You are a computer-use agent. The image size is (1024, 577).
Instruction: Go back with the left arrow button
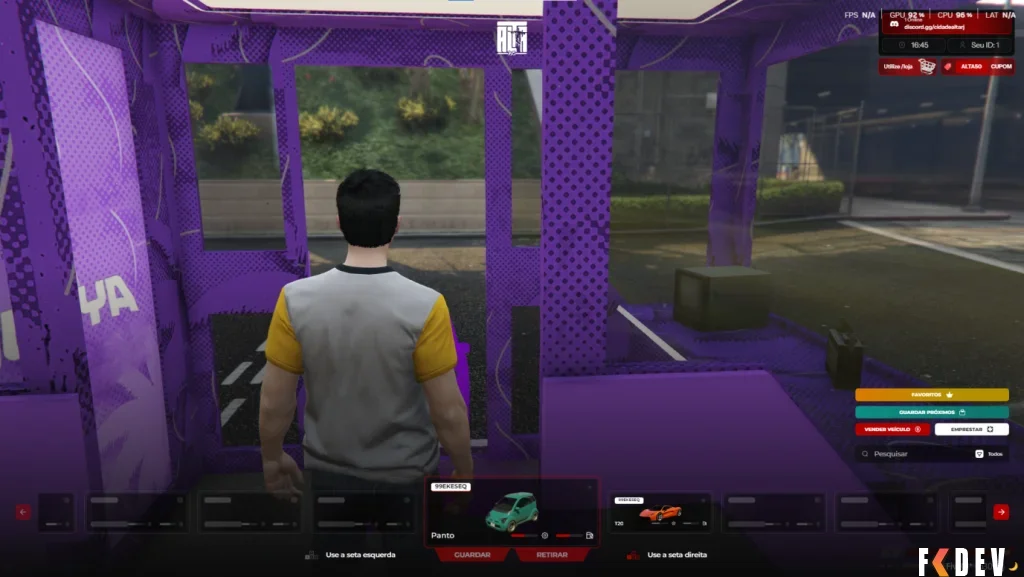tap(24, 512)
